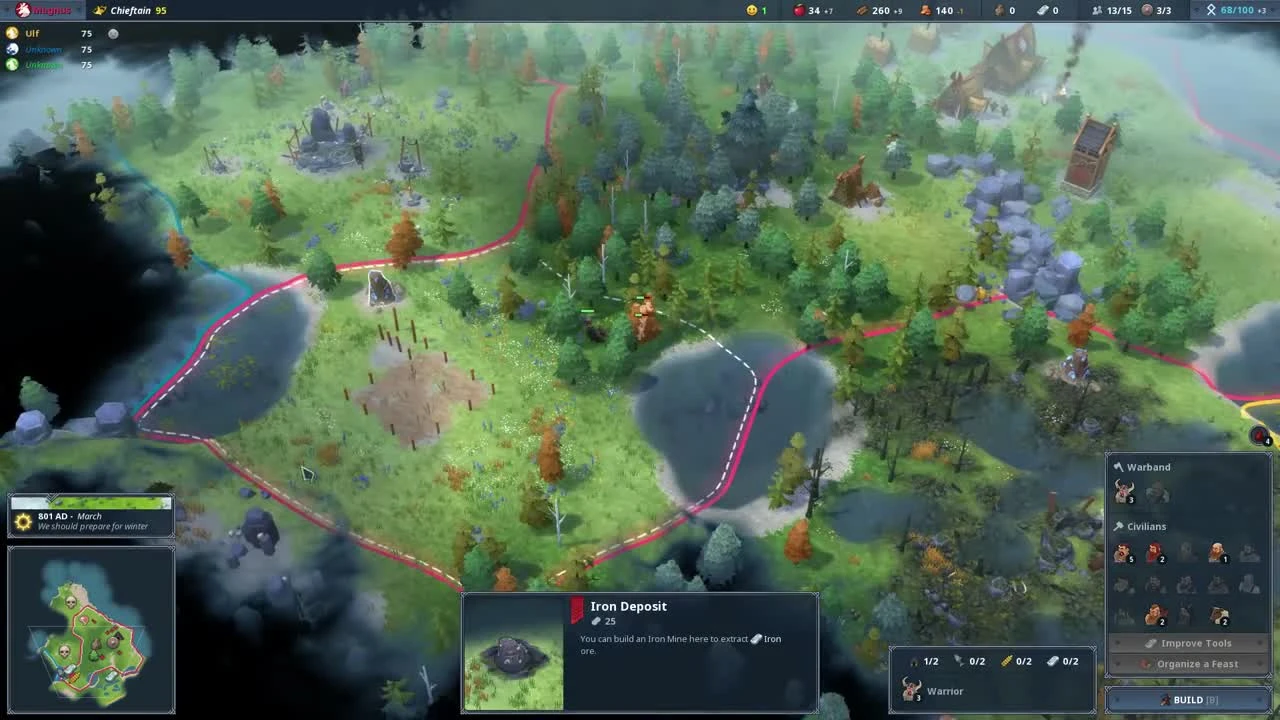Select the axe-wielding civilian portrait with 1 worker

tap(1218, 554)
